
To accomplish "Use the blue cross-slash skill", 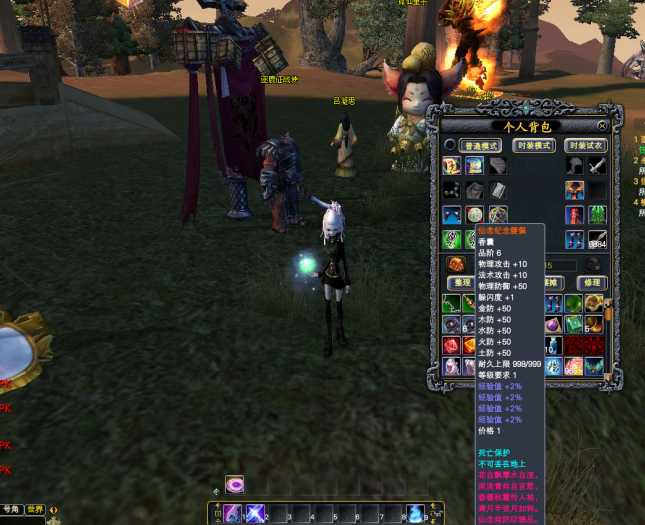I will pyautogui.click(x=255, y=514).
